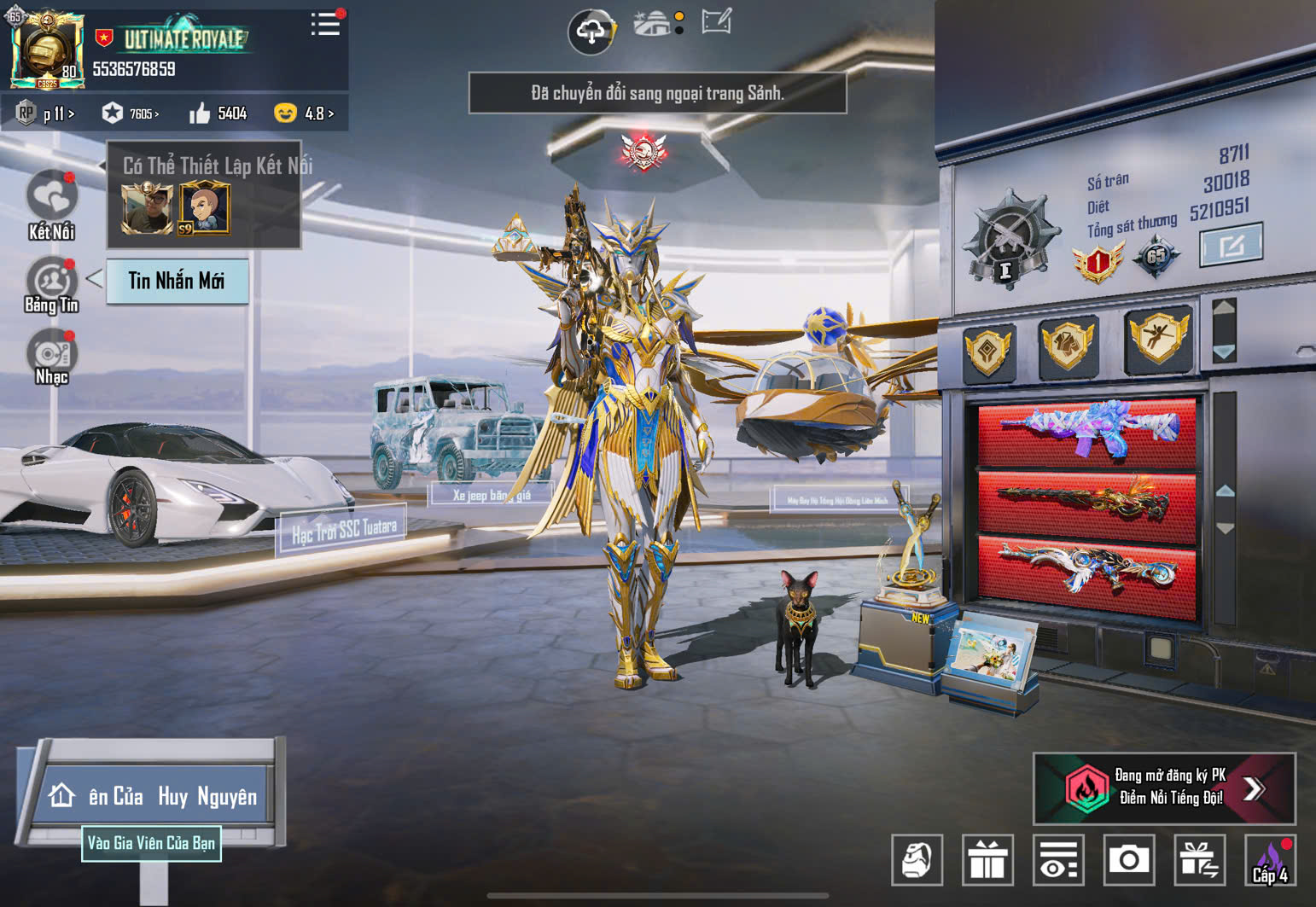Open the hamburger list menu

(x=325, y=25)
